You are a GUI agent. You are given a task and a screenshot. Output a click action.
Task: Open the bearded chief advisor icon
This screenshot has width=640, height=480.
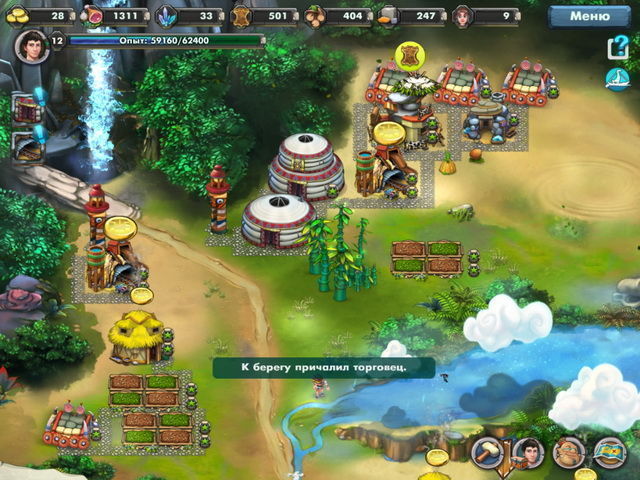pos(568,454)
